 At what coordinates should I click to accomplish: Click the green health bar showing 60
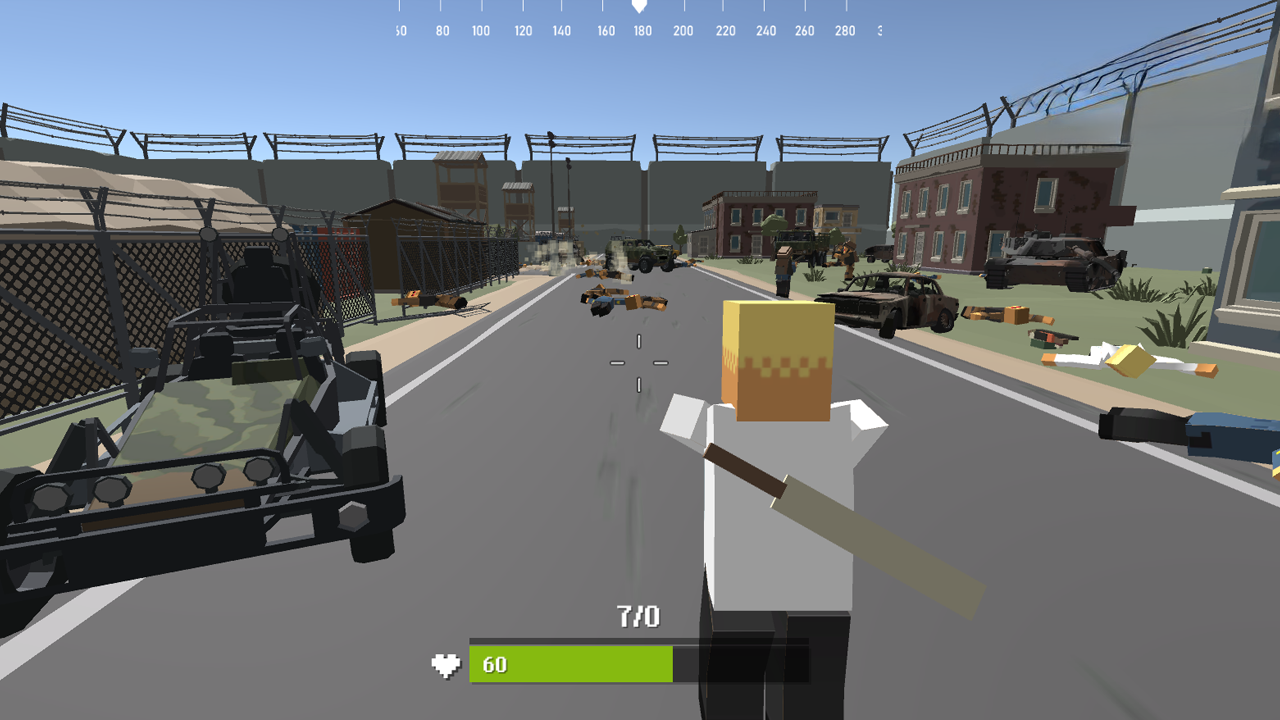click(x=570, y=662)
